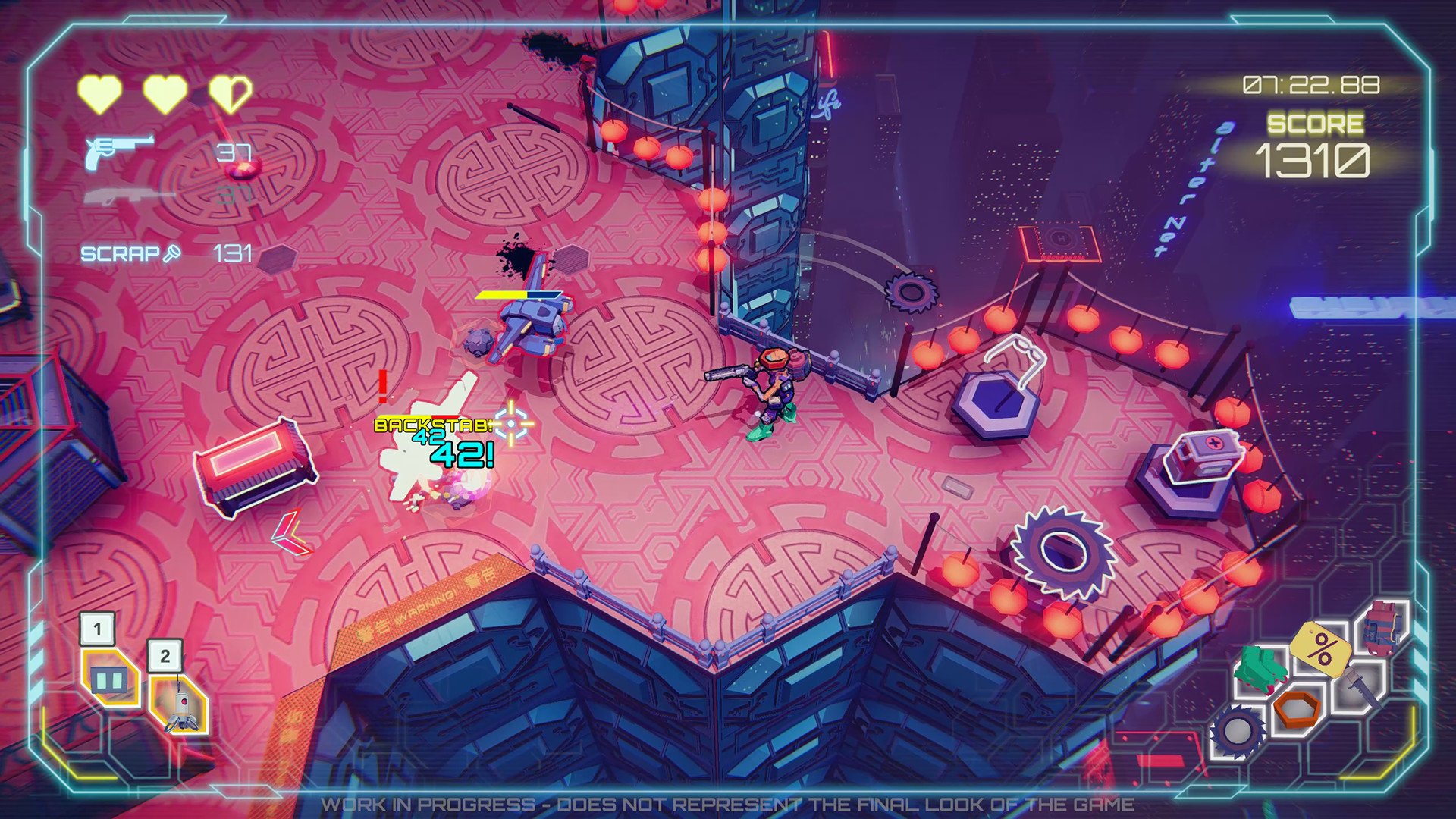Screen dimensions: 1456x819
Task: Pick the orange hexagon ring item
Action: (x=1298, y=708)
